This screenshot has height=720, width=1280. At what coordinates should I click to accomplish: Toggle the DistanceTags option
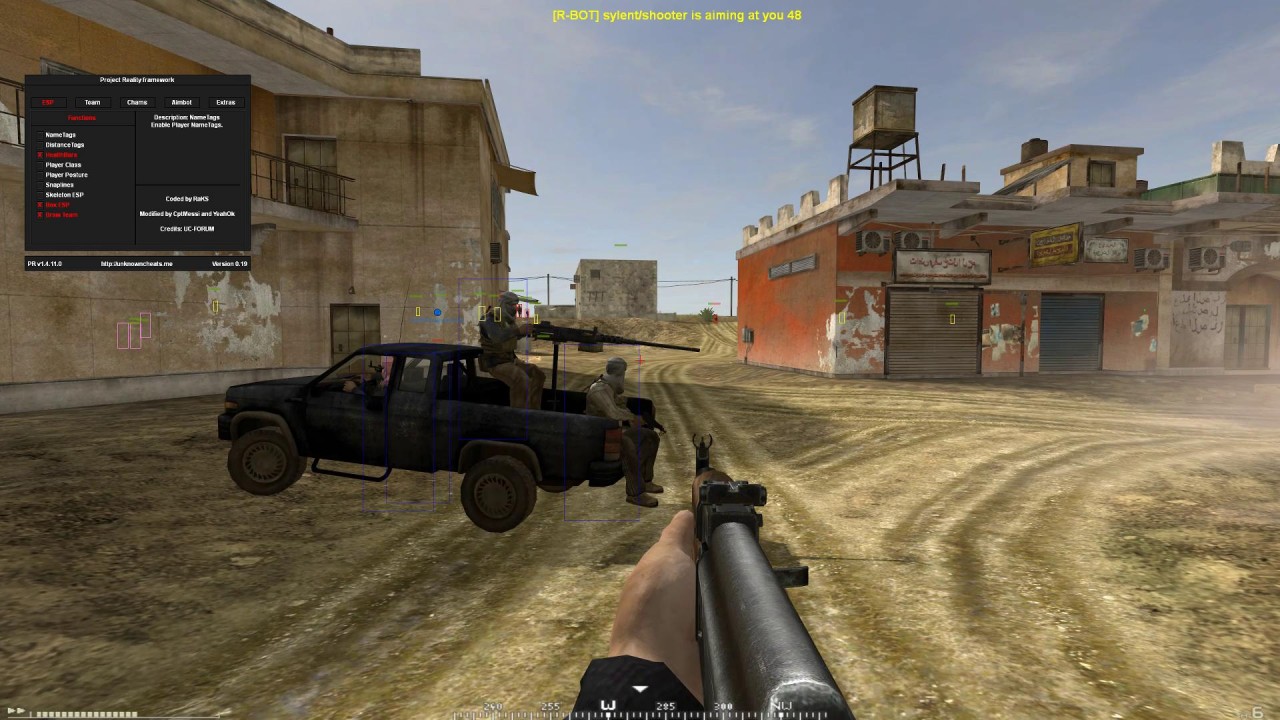click(41, 145)
